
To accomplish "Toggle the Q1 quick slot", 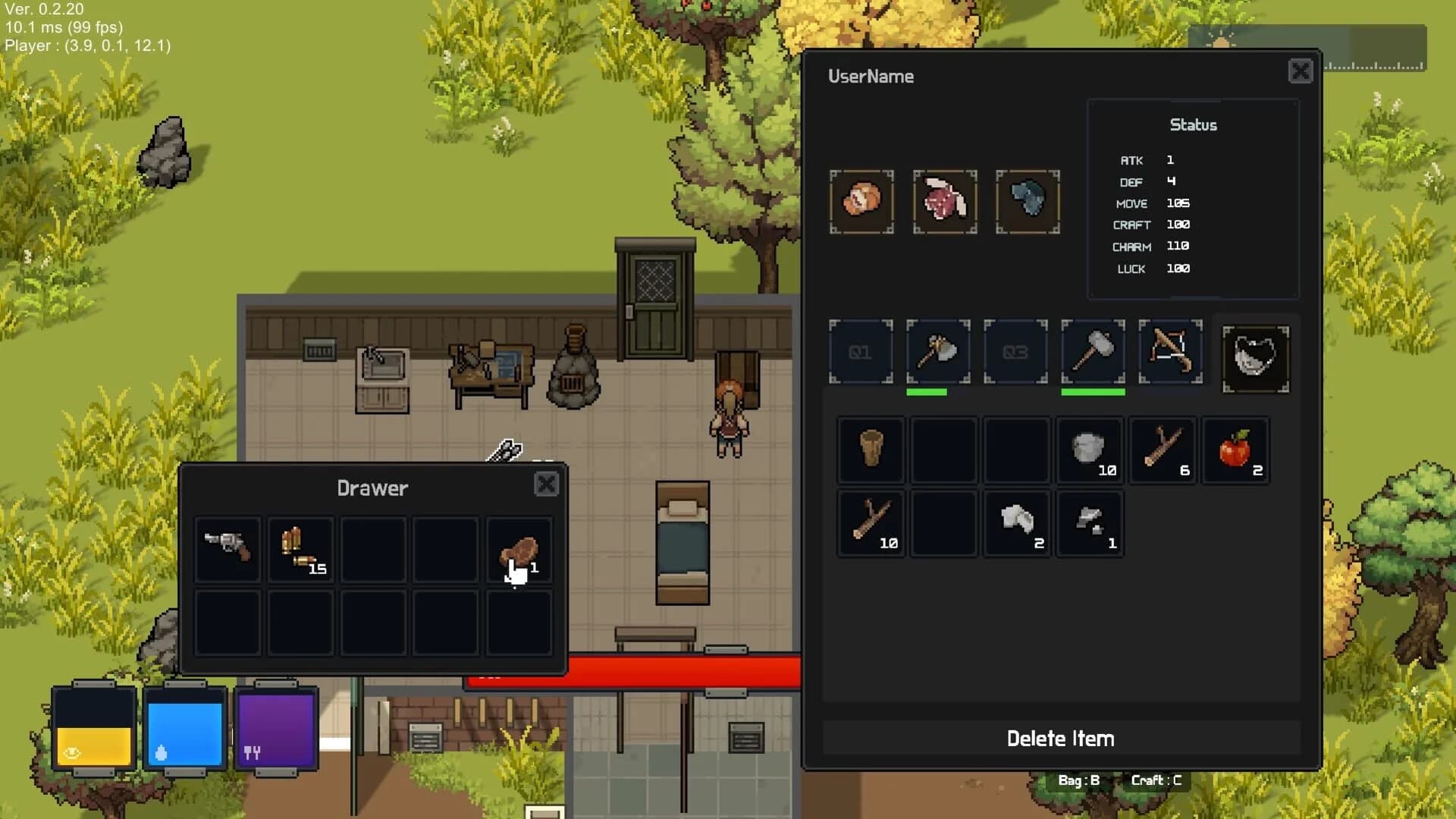I will coord(861,350).
